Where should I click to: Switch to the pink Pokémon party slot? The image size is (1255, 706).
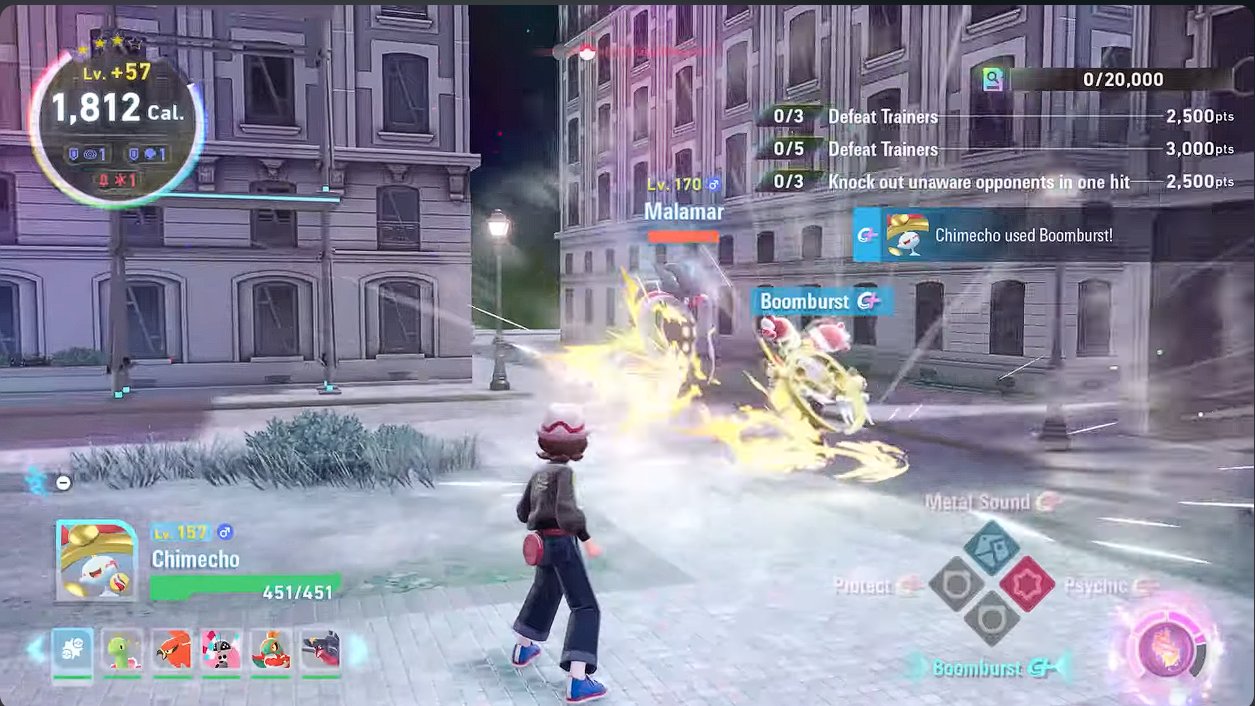[221, 651]
